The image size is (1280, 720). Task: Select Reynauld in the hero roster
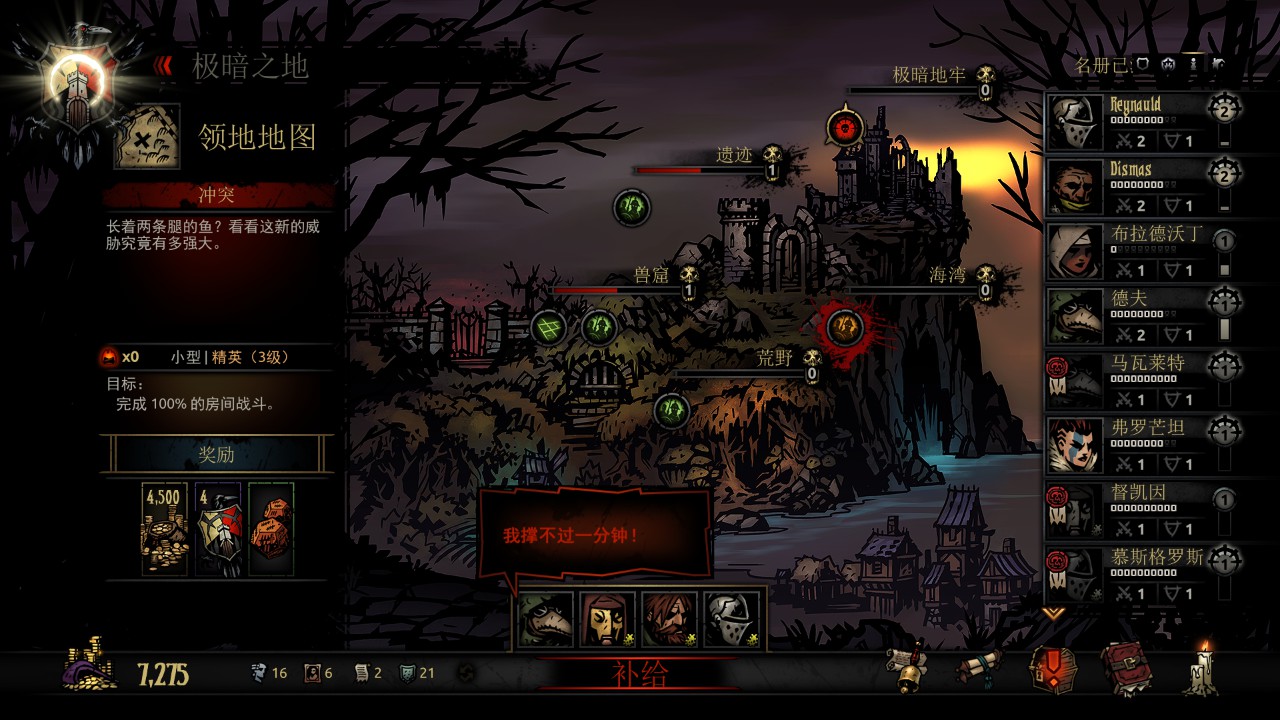[1137, 123]
